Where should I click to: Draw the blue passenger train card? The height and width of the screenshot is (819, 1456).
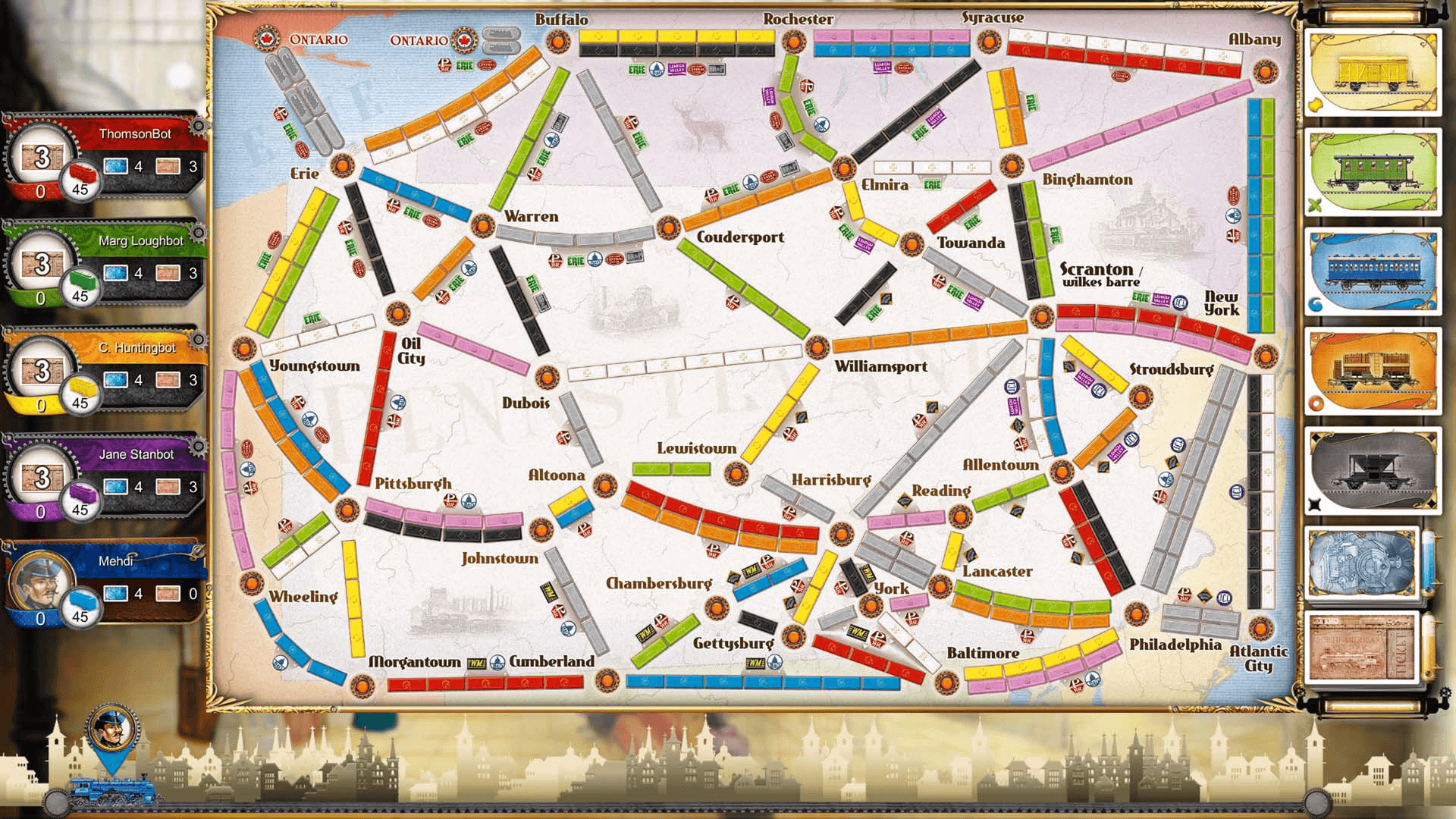coord(1374,269)
